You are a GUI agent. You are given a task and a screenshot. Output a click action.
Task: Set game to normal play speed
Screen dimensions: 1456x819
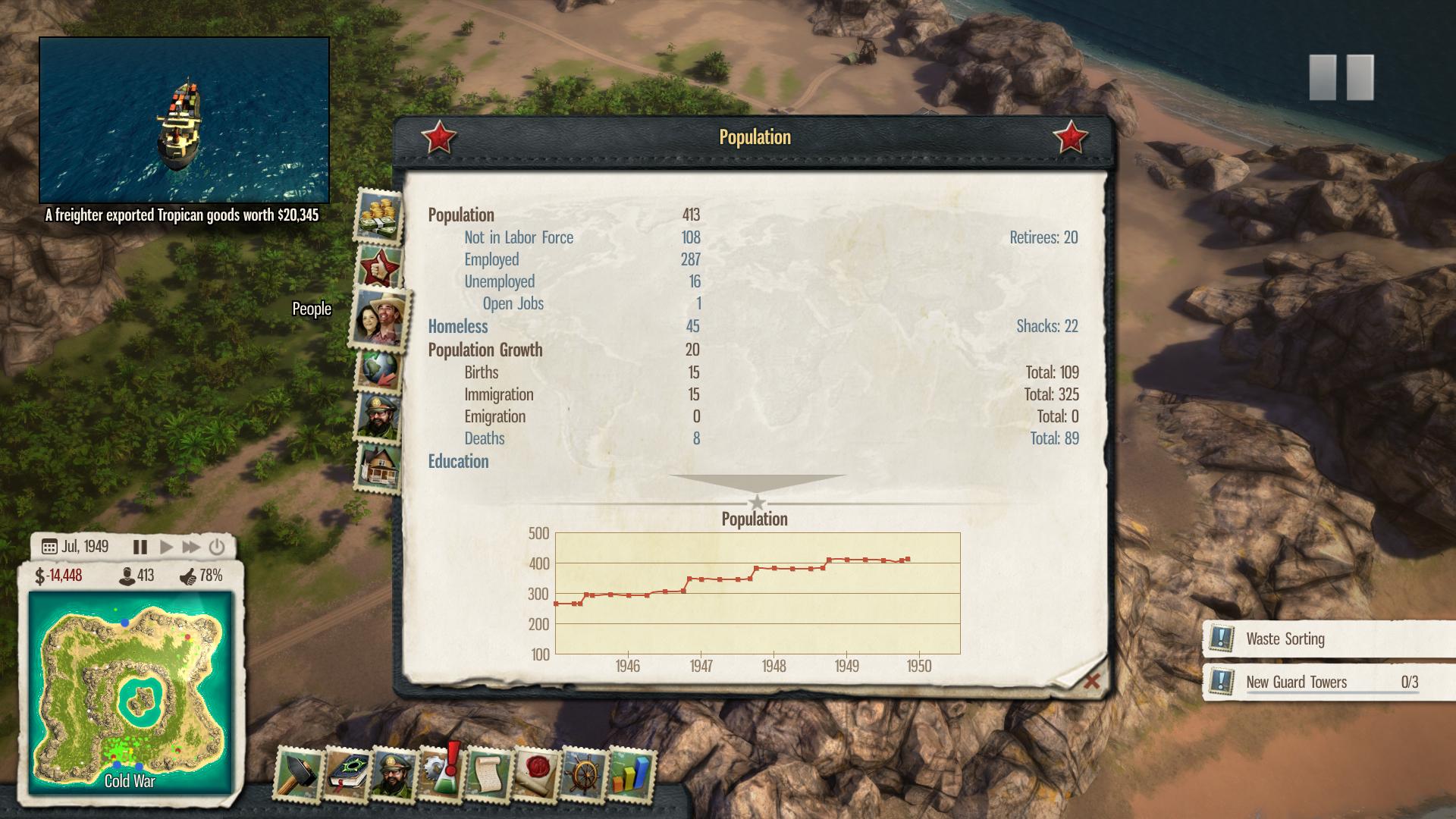pos(166,547)
